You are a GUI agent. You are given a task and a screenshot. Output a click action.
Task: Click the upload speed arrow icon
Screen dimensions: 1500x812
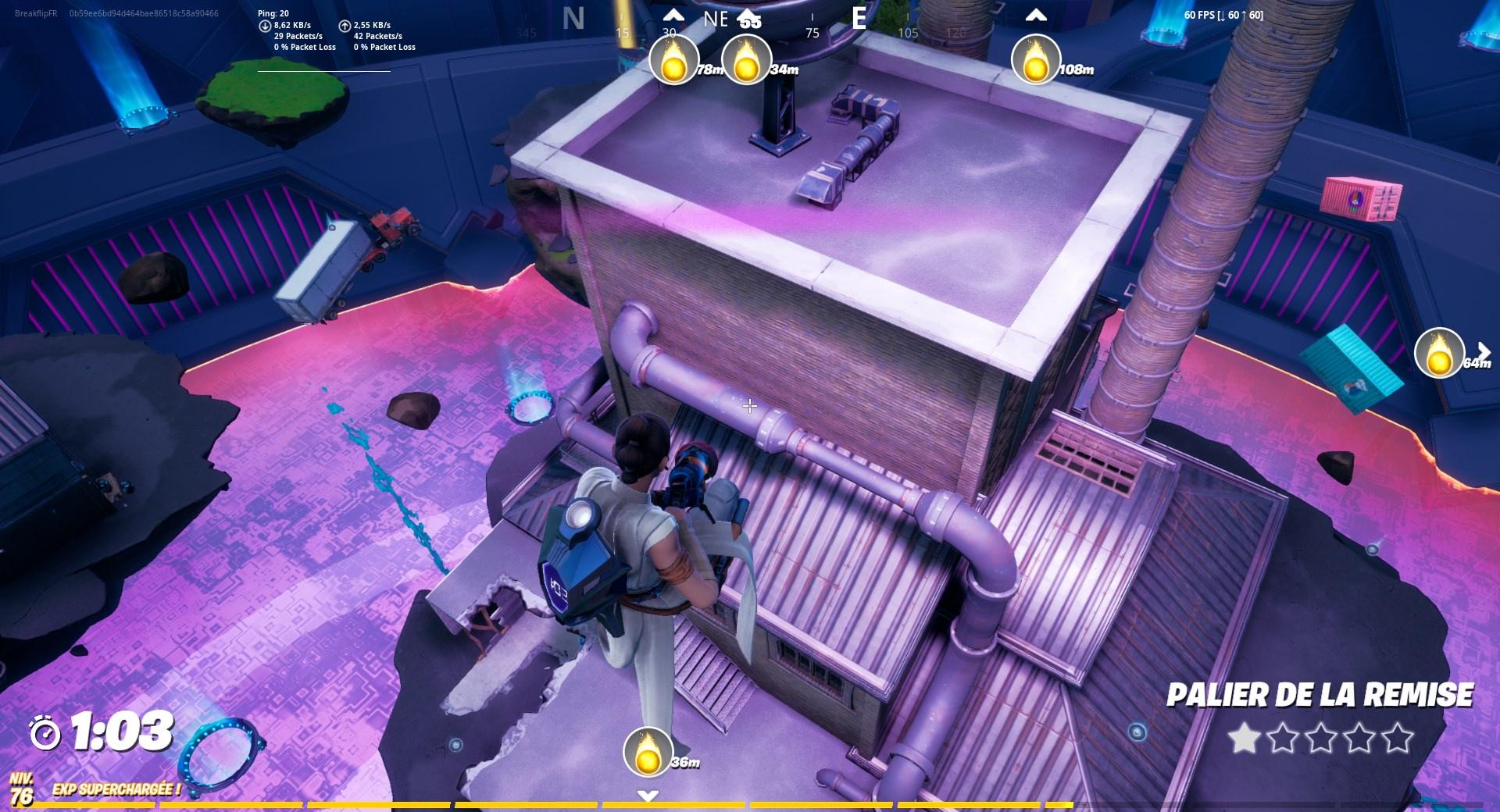tap(345, 25)
